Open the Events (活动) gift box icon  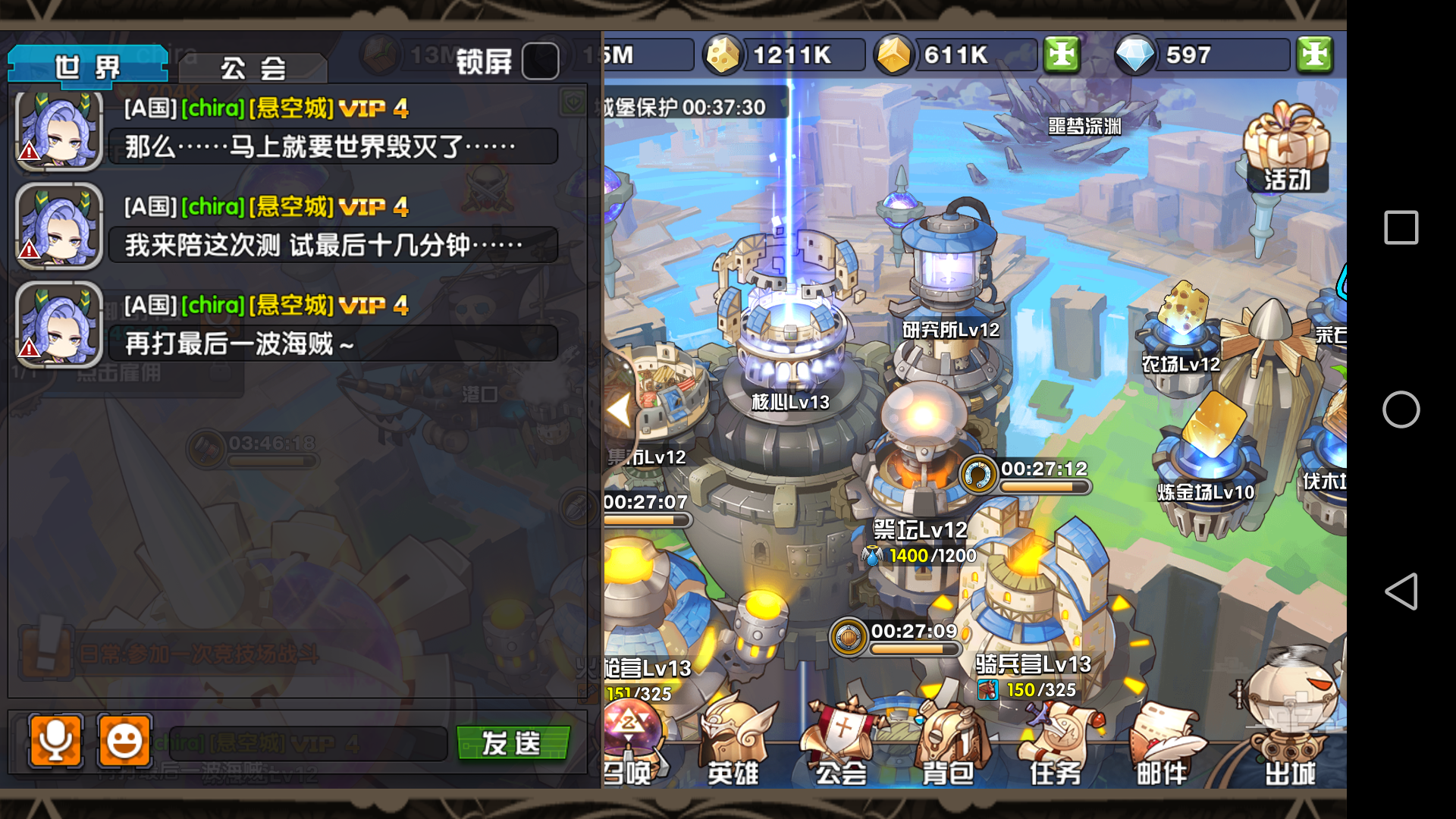coord(1287,148)
